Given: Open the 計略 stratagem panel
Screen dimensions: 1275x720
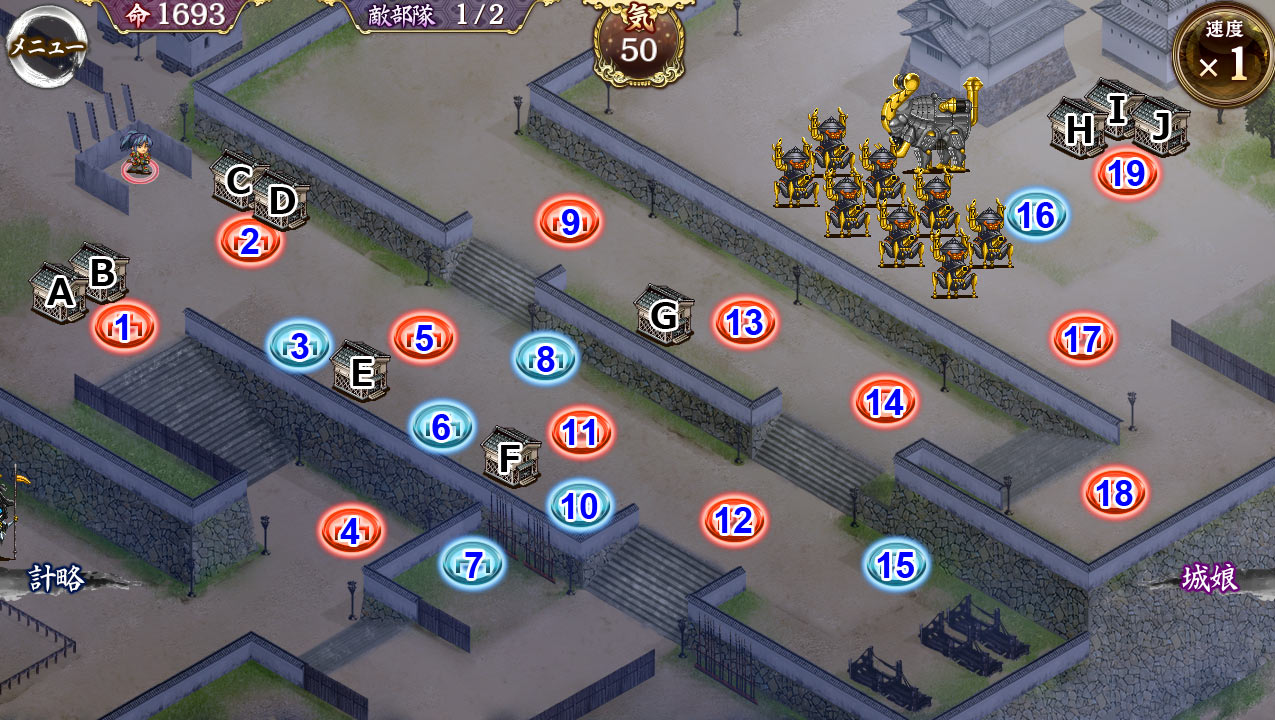Looking at the screenshot, I should [x=55, y=578].
